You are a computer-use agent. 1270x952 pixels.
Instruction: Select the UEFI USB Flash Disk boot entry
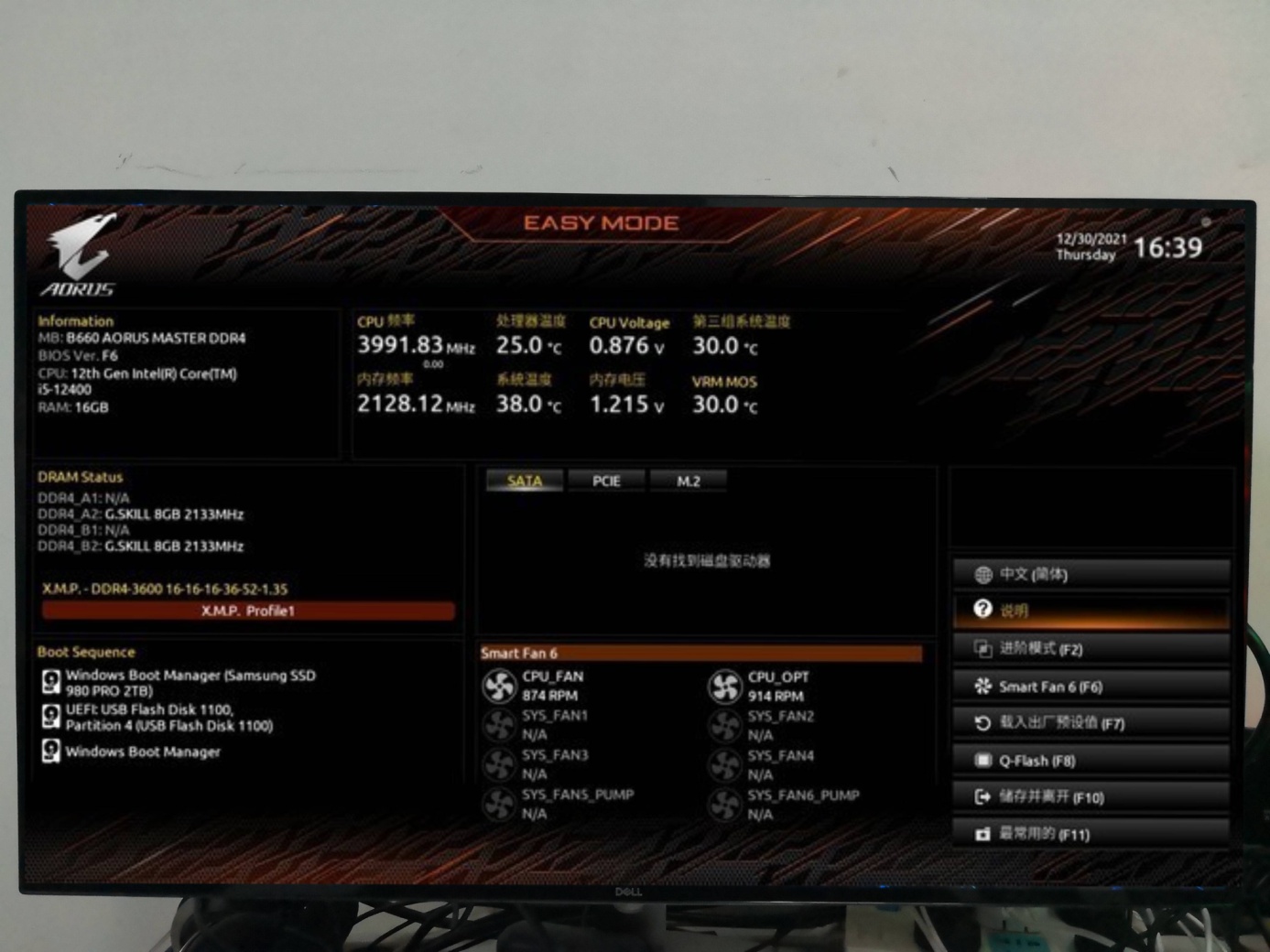[168, 718]
